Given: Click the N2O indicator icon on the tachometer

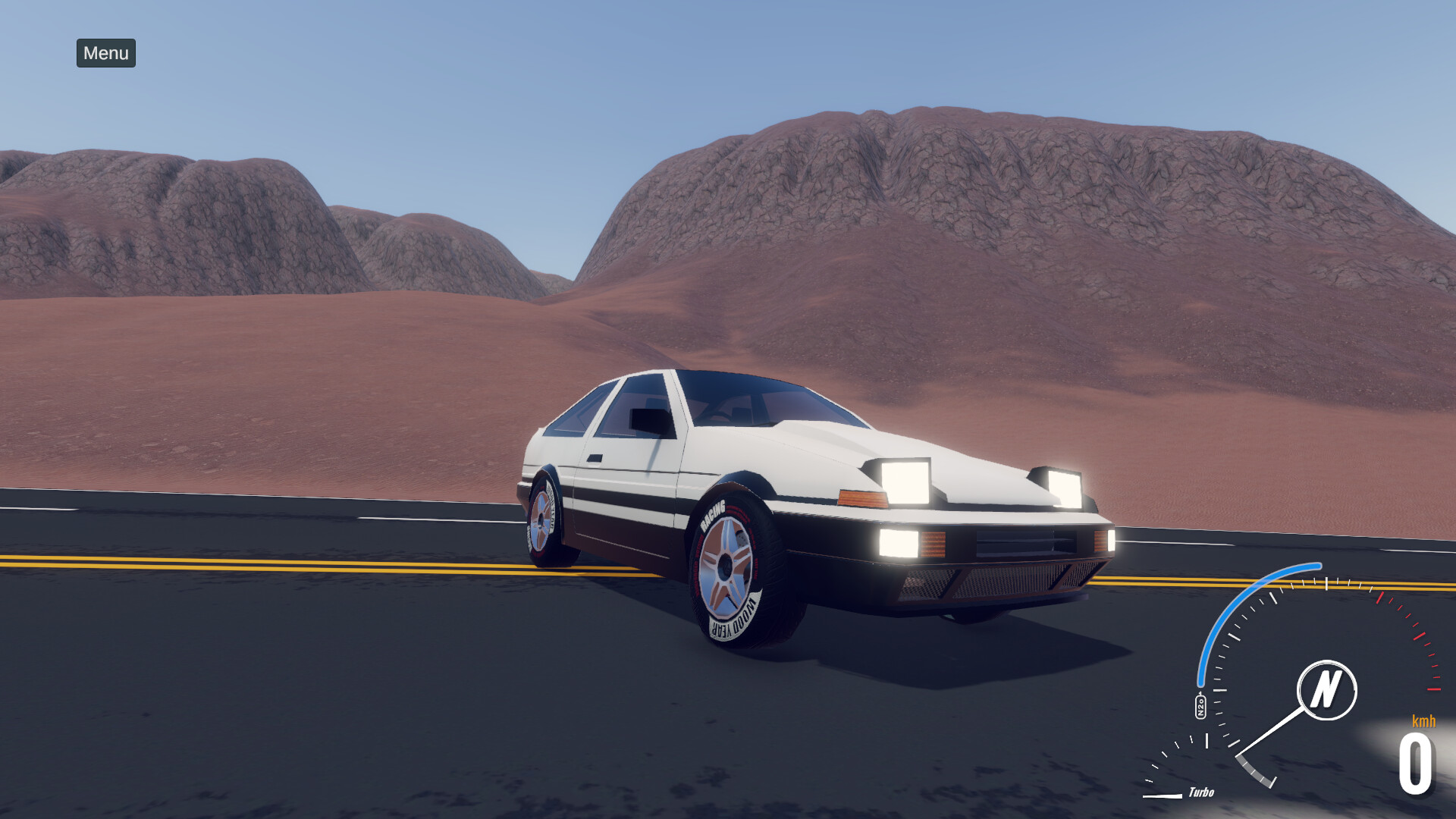Looking at the screenshot, I should pyautogui.click(x=1201, y=705).
